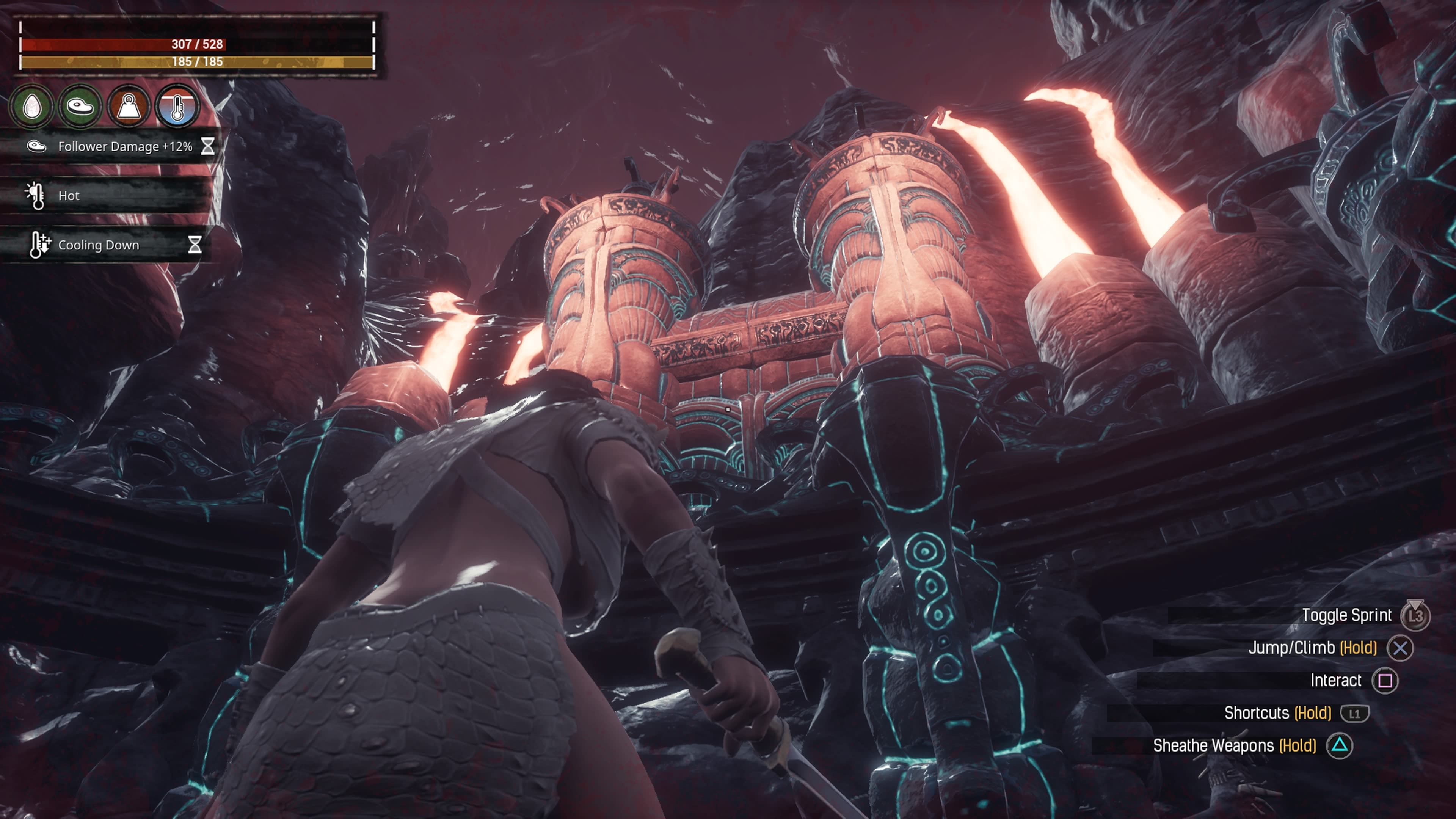The image size is (1456, 819).
Task: Click the water drop thirst status icon
Action: point(32,106)
